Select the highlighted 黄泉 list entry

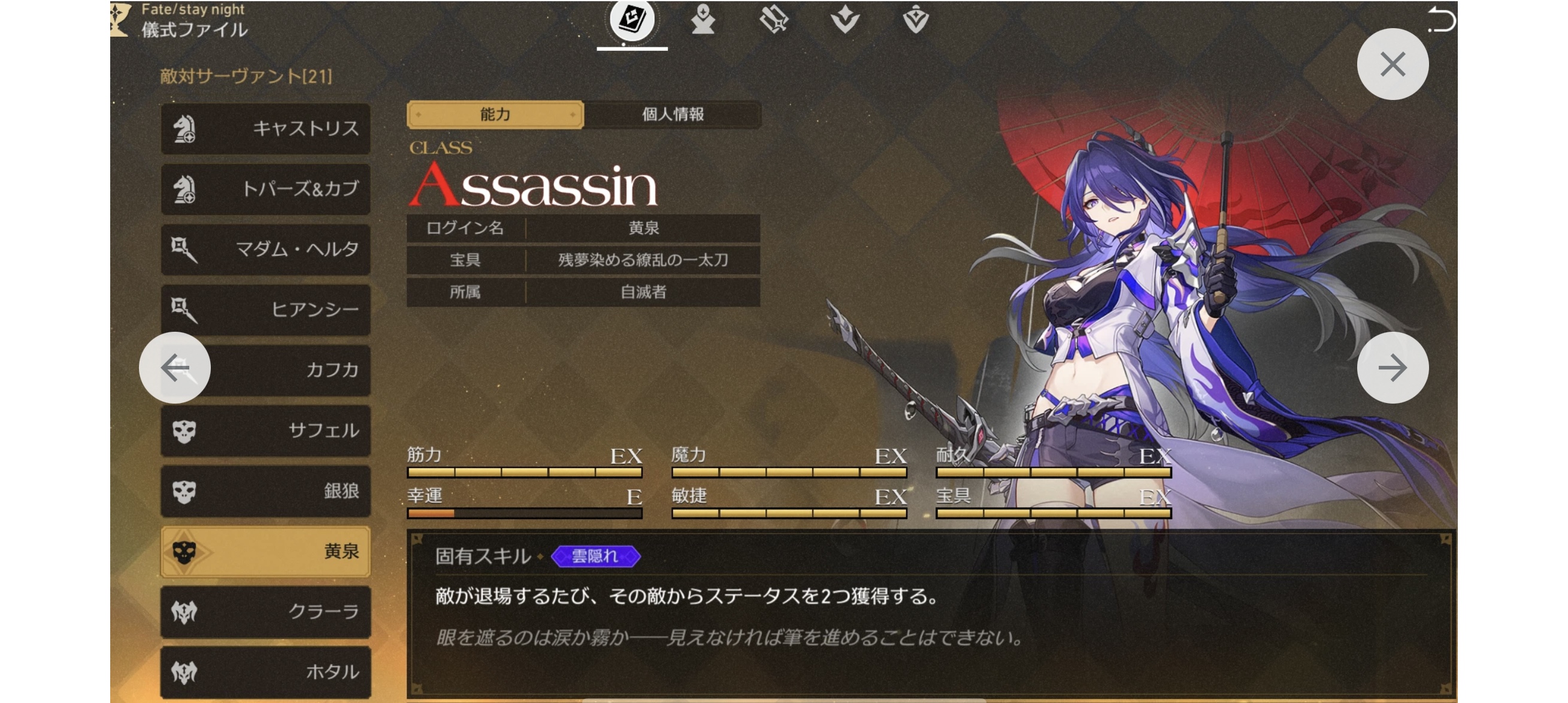tap(265, 551)
